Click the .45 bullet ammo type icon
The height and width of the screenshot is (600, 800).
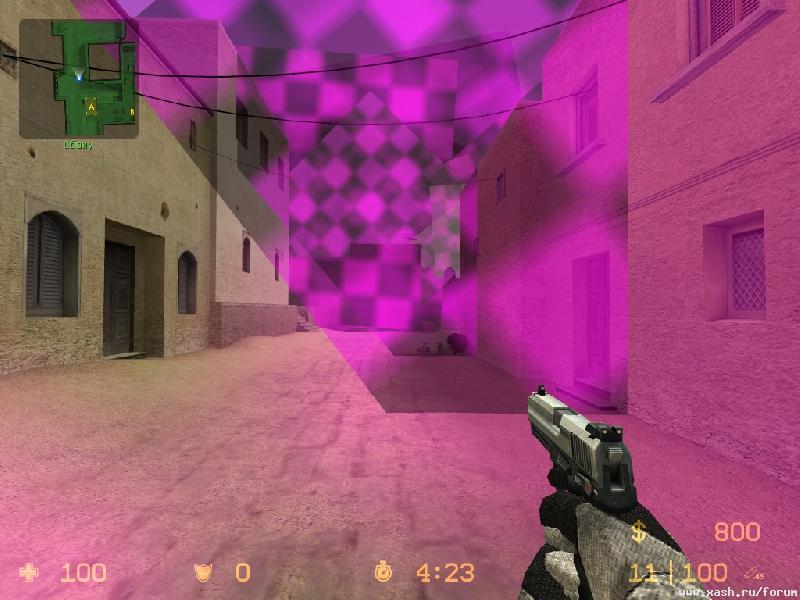pos(753,572)
